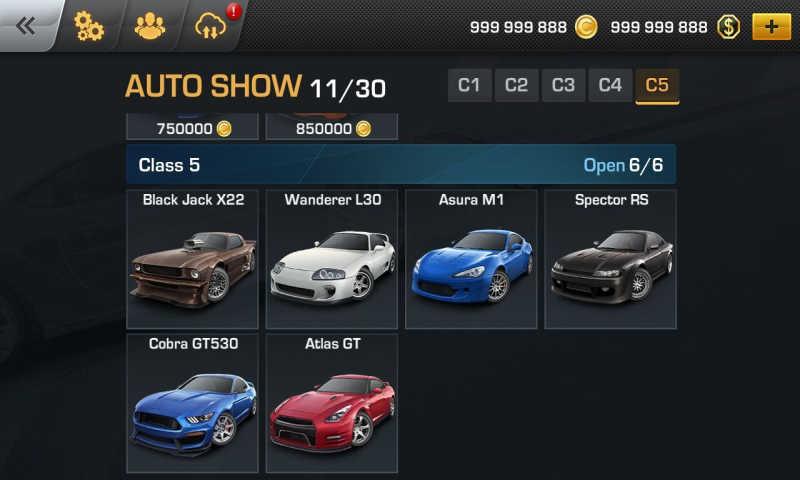Add more currency with the plus button
Viewport: 800px width, 480px height.
770,27
